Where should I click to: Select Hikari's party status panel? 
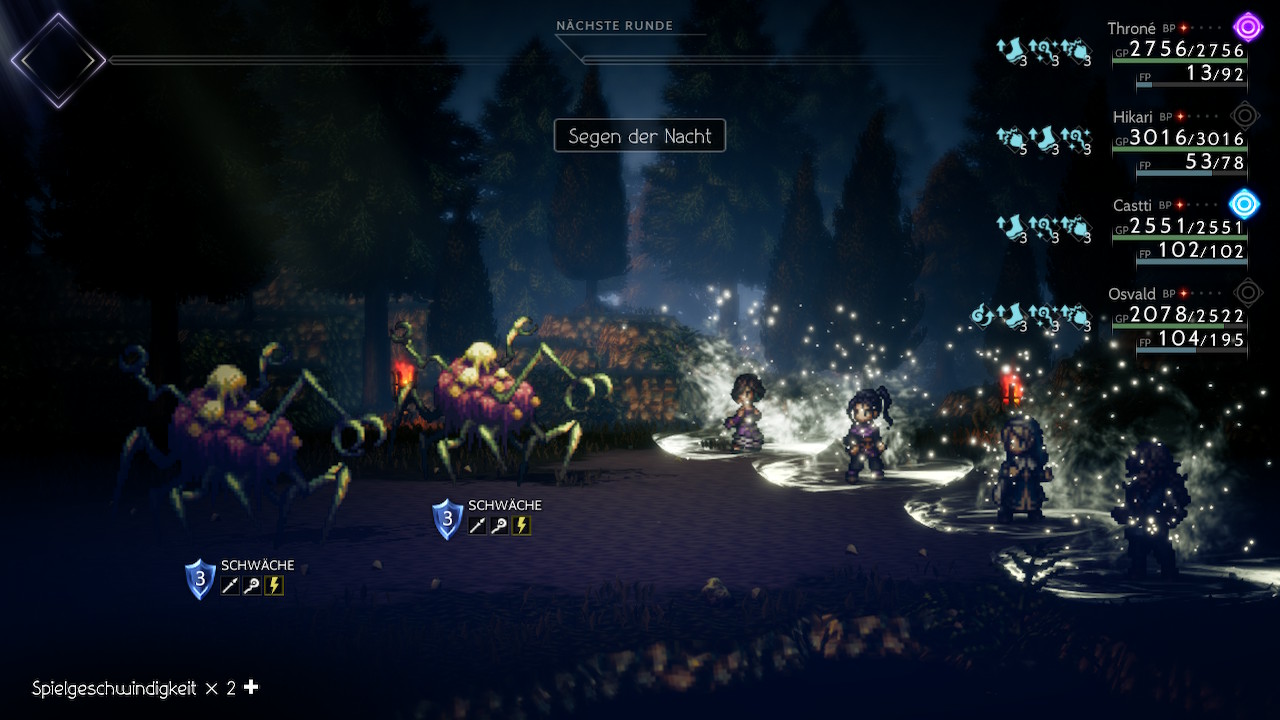point(1178,145)
